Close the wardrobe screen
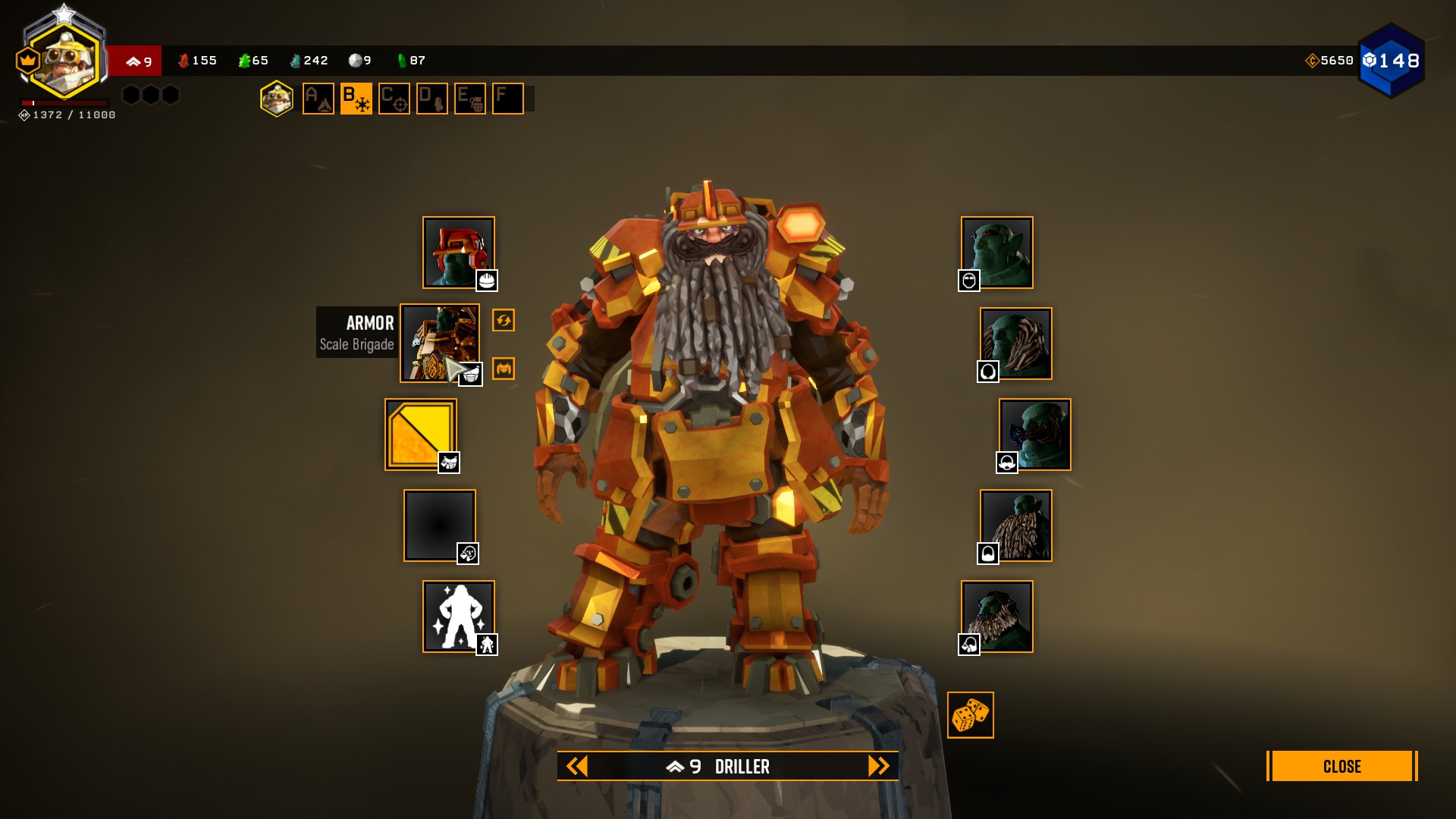The image size is (1456, 819). click(1341, 766)
